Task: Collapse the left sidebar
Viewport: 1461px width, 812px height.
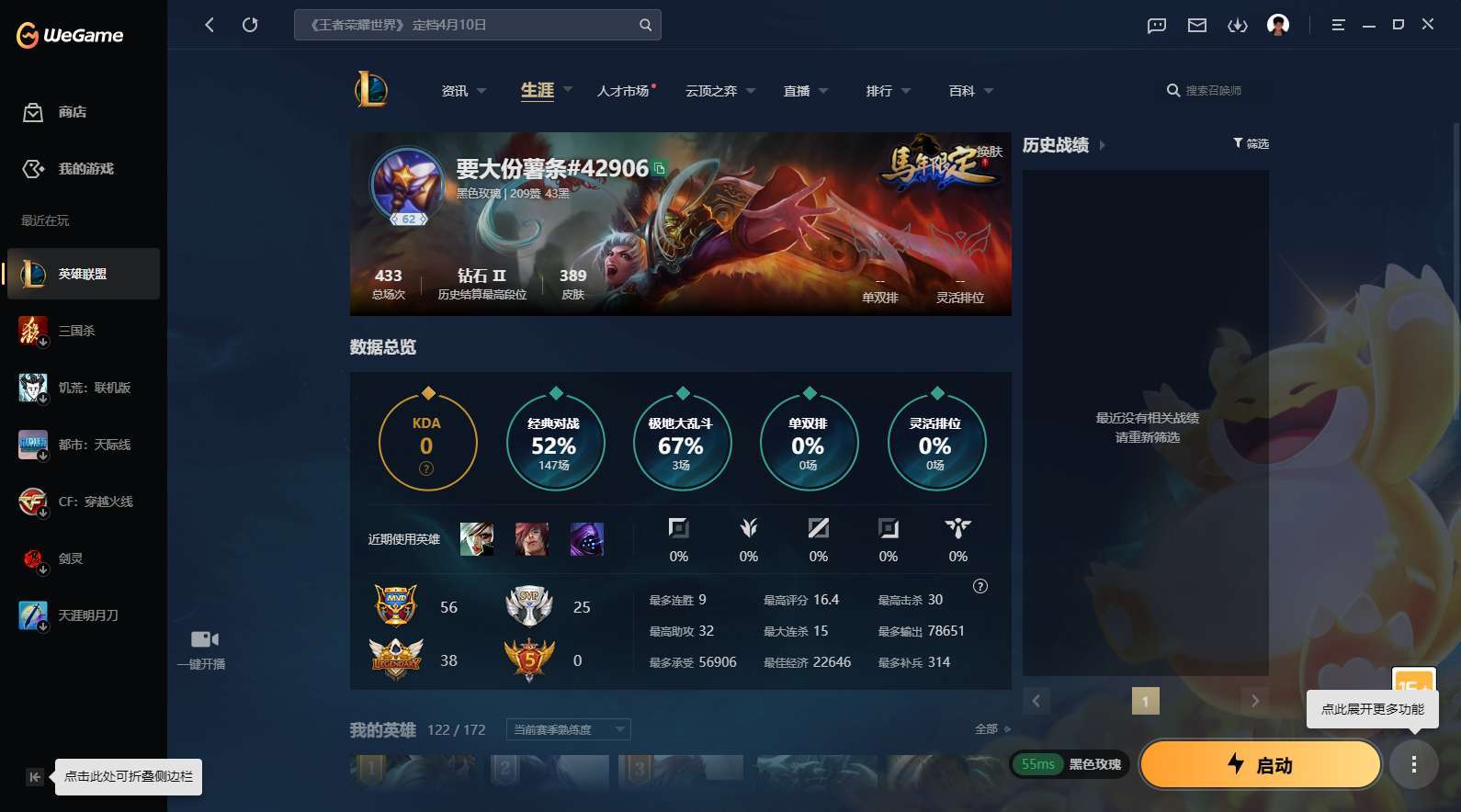Action: (x=33, y=776)
